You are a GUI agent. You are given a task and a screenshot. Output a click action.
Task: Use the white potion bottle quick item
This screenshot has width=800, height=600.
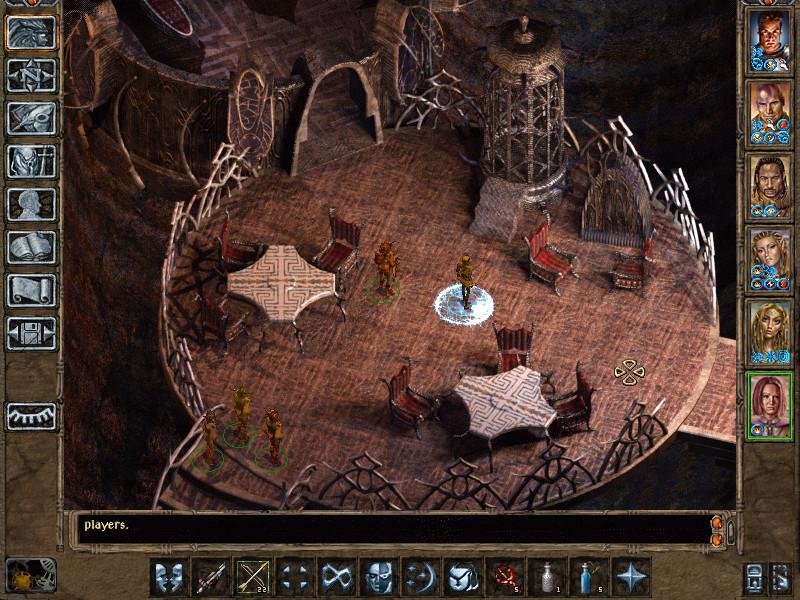[x=547, y=577]
